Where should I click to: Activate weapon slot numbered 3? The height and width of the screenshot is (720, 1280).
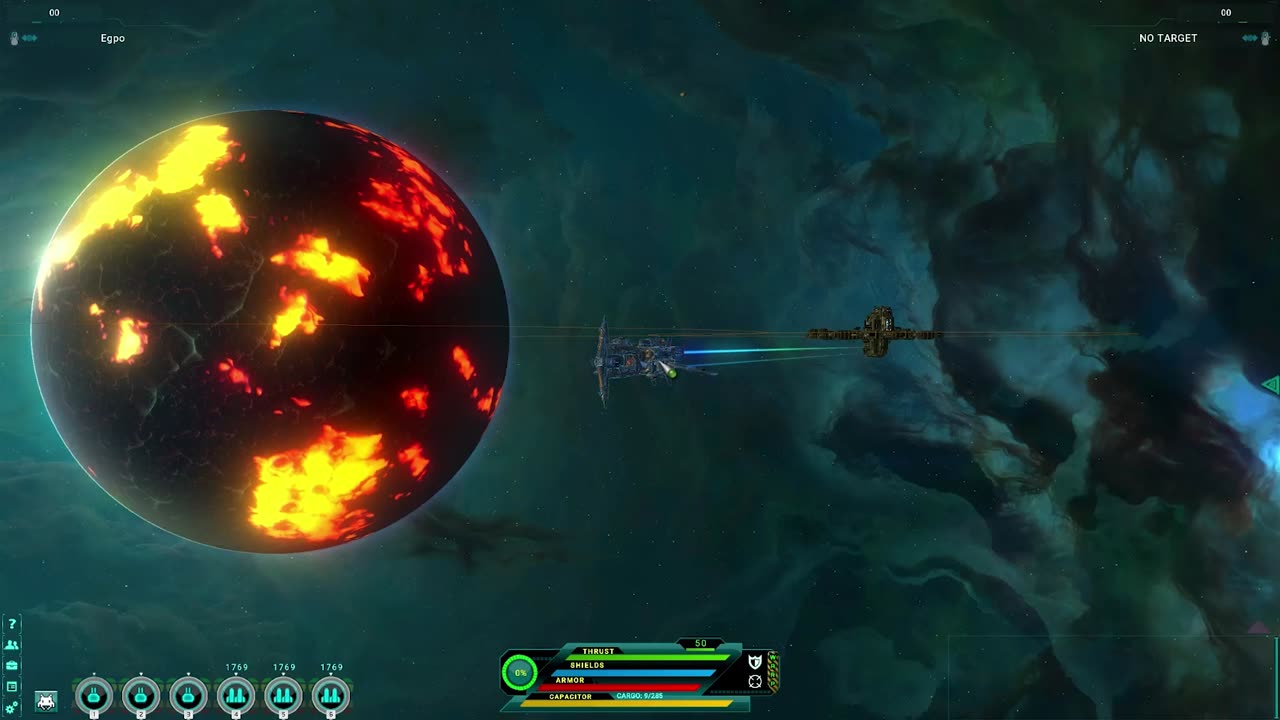pos(188,695)
